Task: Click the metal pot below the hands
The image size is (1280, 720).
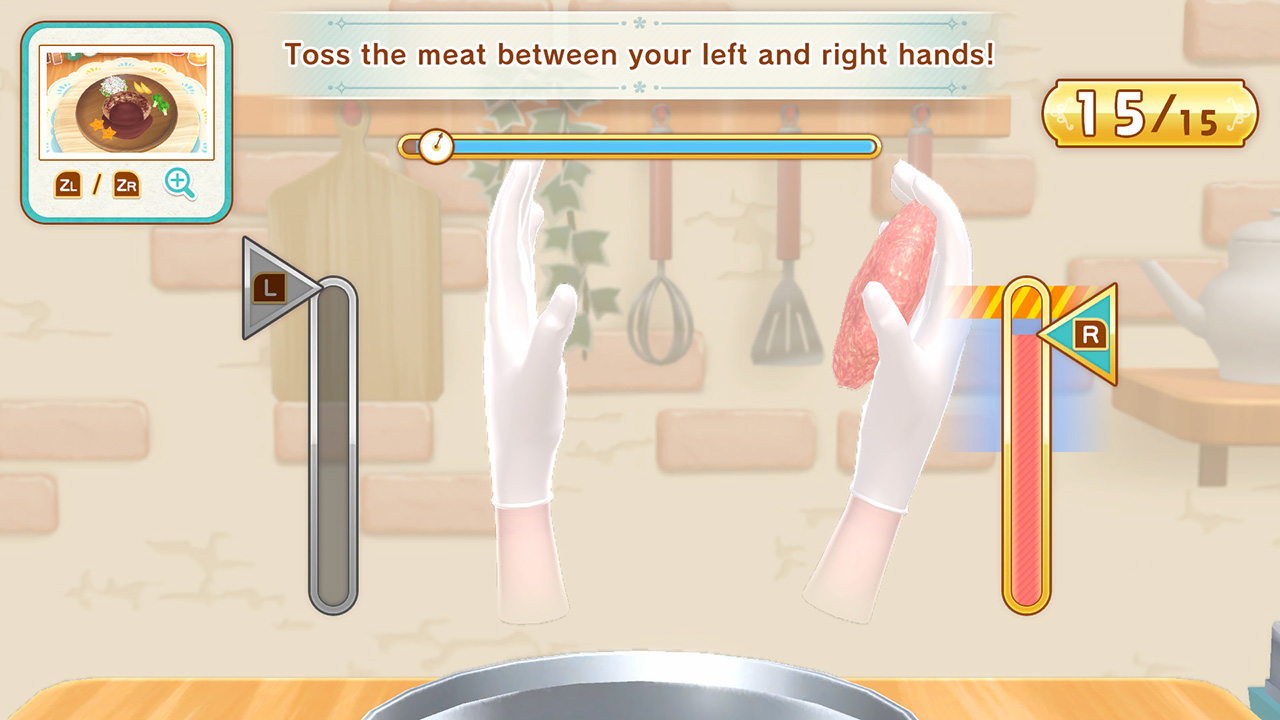Action: pos(640,690)
